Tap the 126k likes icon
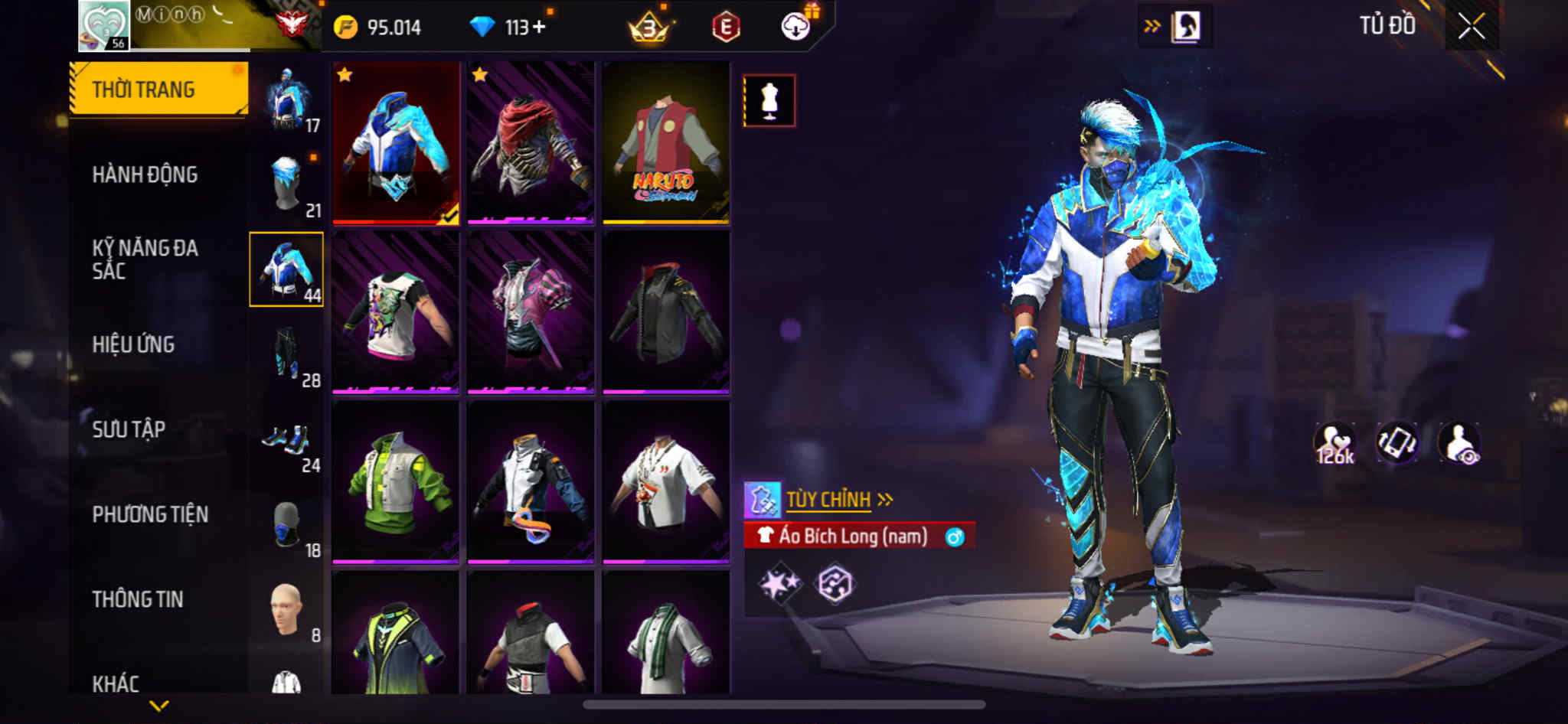 tap(1334, 443)
